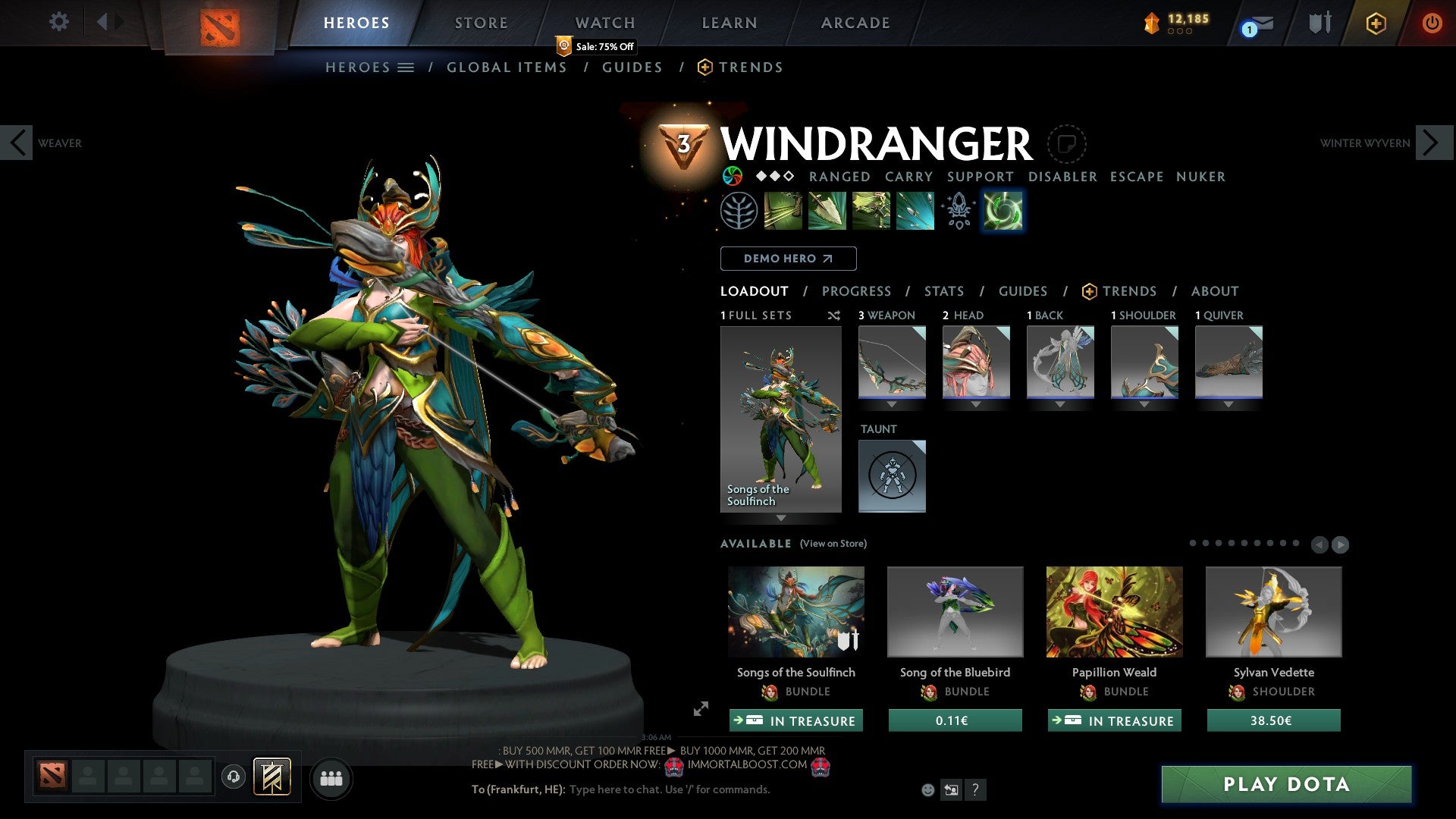Expand the Weapon slot chevron
Screen dimensions: 1456x819
coord(892,405)
